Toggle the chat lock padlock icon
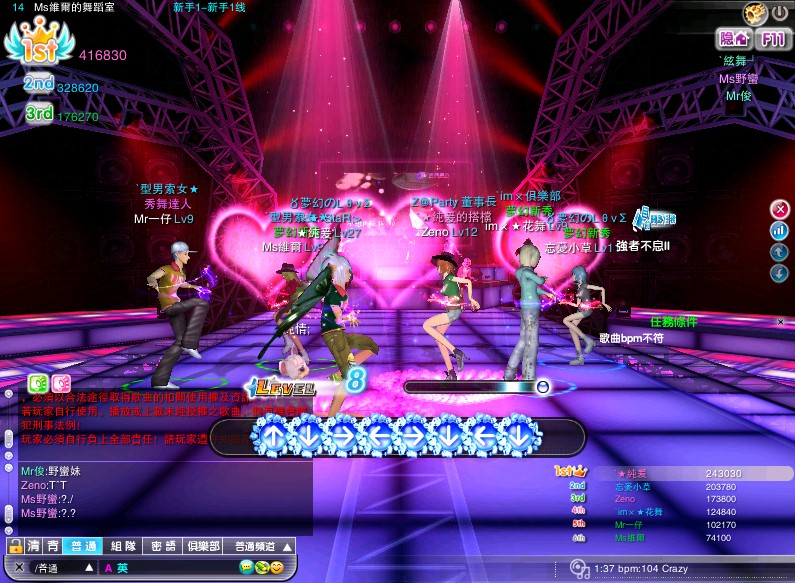Image resolution: width=795 pixels, height=583 pixels. pyautogui.click(x=14, y=547)
